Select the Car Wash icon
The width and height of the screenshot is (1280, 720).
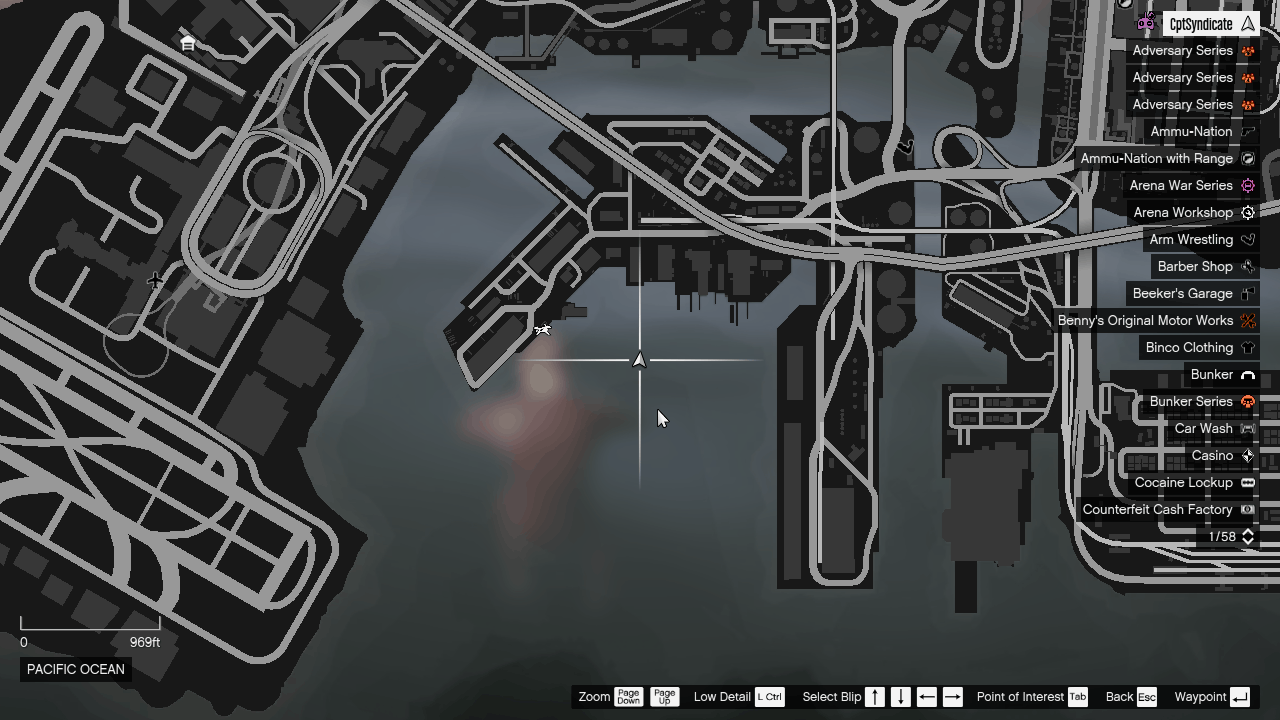(x=1247, y=428)
